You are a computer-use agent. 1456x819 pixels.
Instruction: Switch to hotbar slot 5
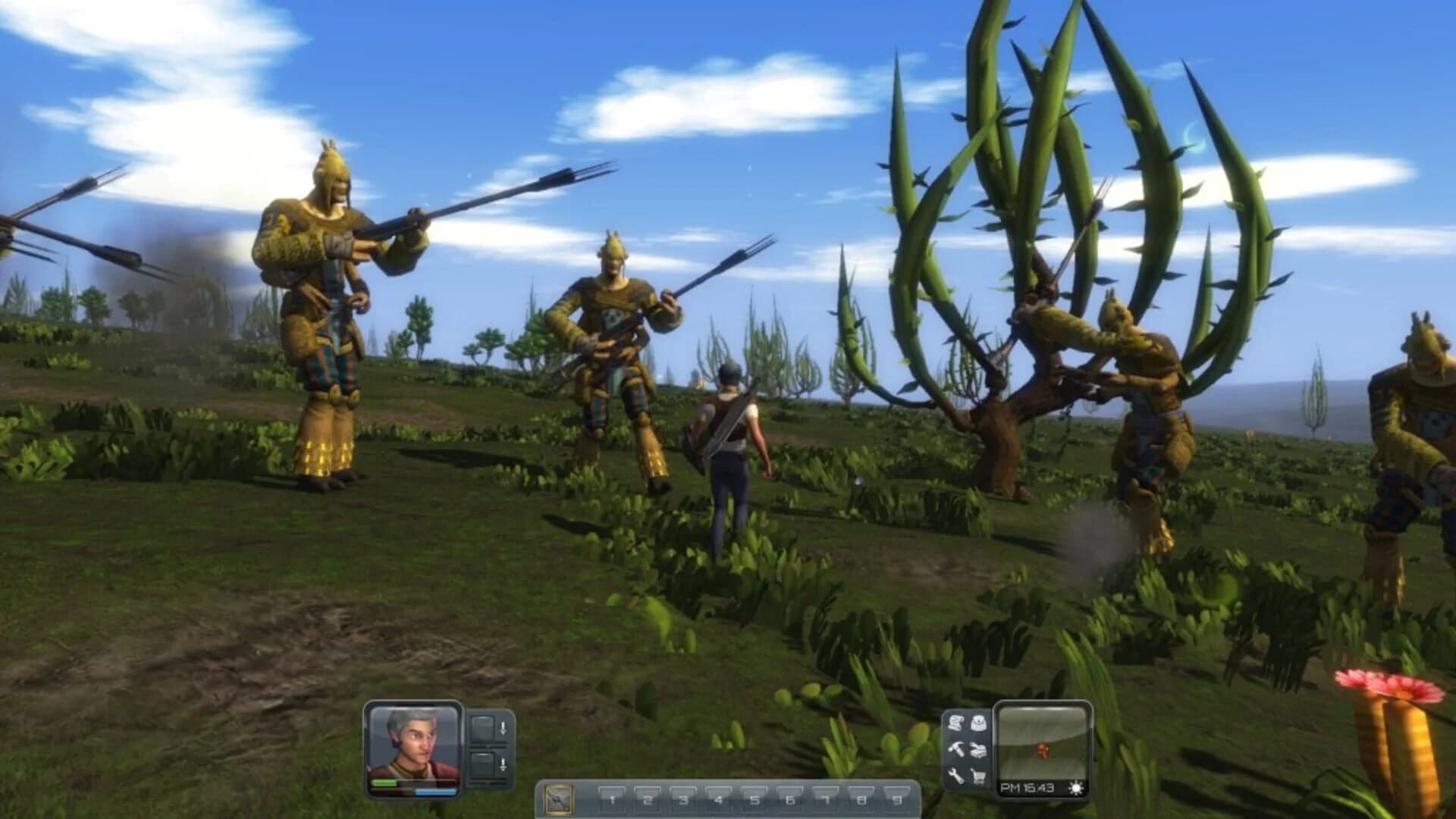(755, 796)
